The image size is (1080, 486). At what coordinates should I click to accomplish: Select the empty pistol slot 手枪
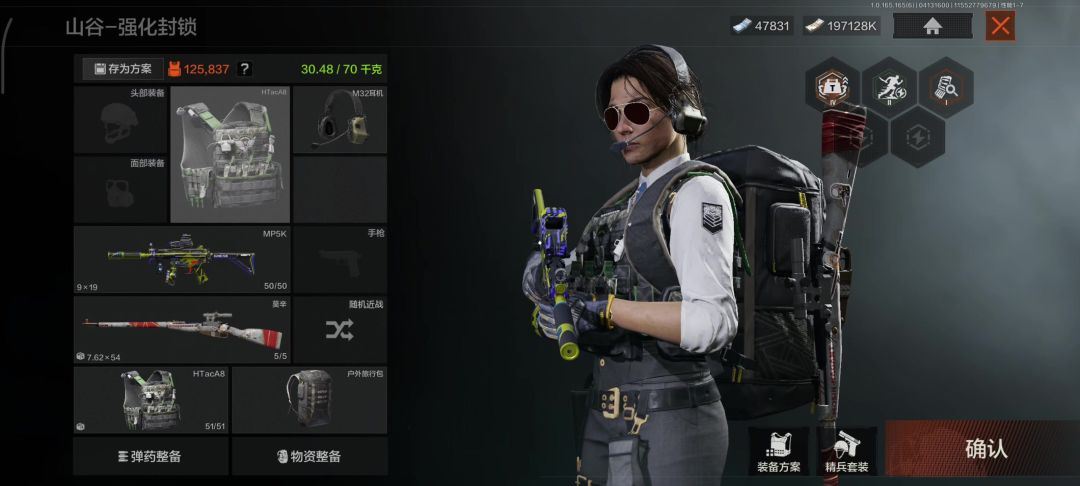coord(340,260)
